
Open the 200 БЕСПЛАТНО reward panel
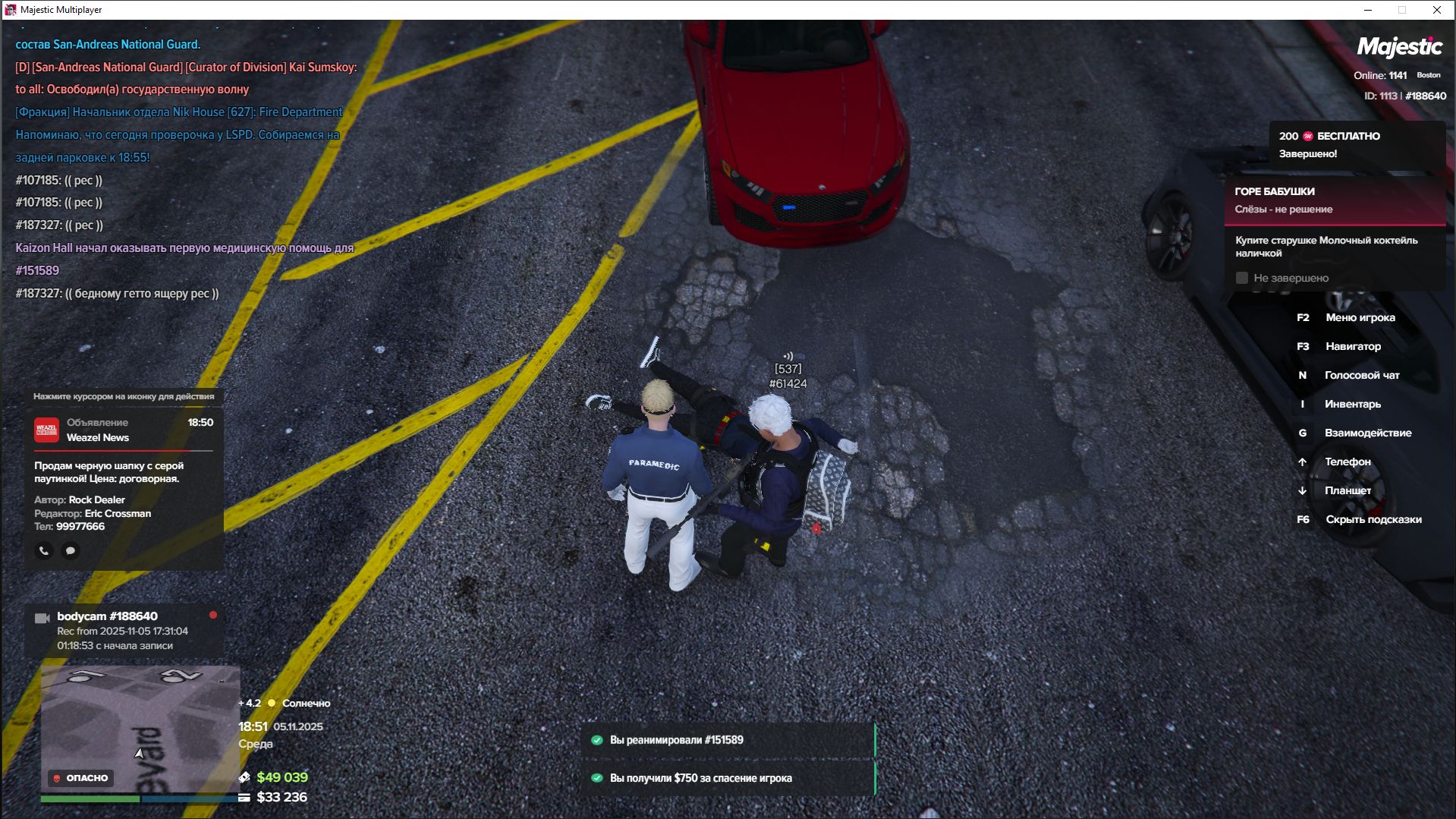point(1356,144)
